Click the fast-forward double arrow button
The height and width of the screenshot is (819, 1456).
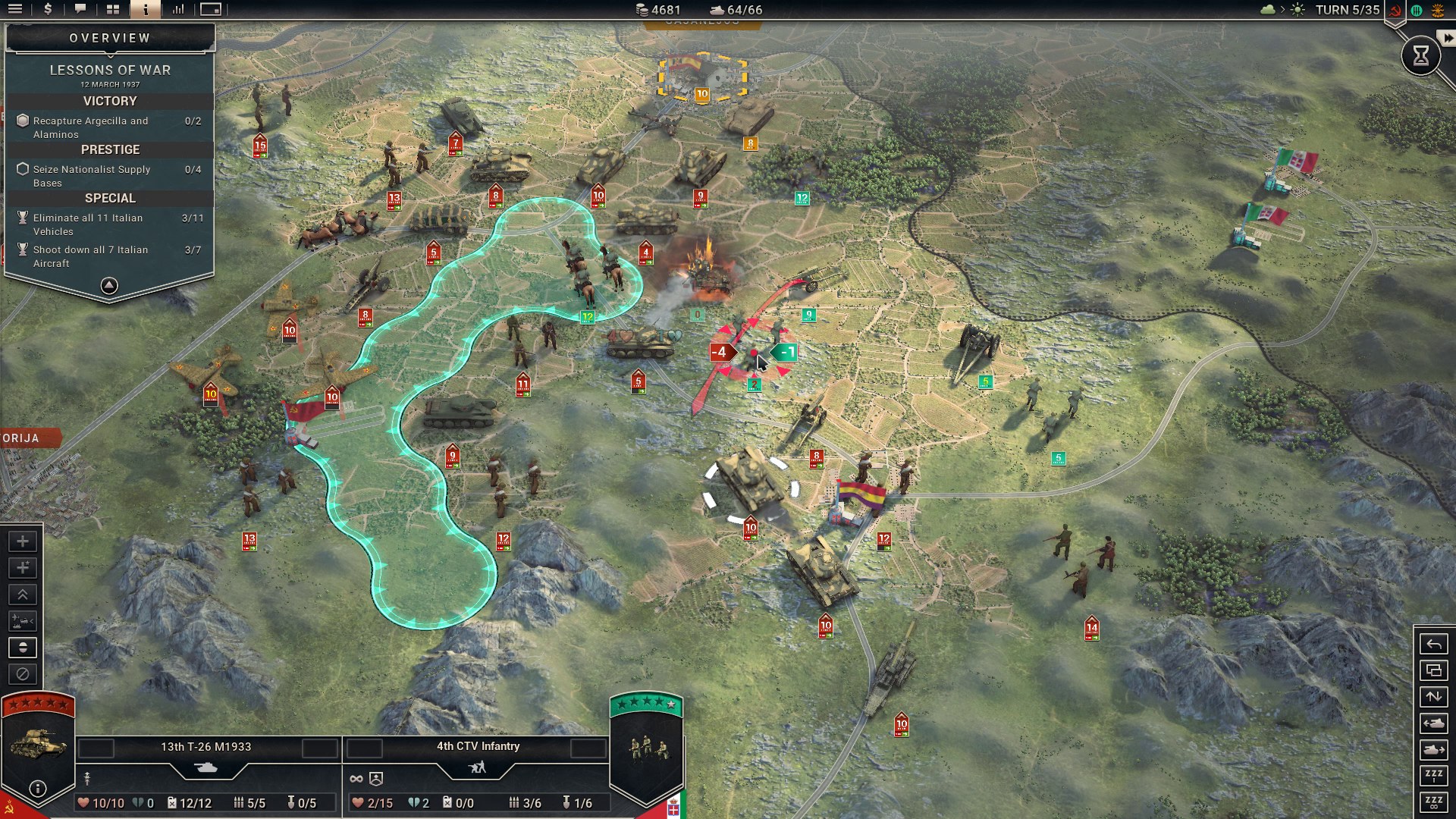tap(1448, 38)
